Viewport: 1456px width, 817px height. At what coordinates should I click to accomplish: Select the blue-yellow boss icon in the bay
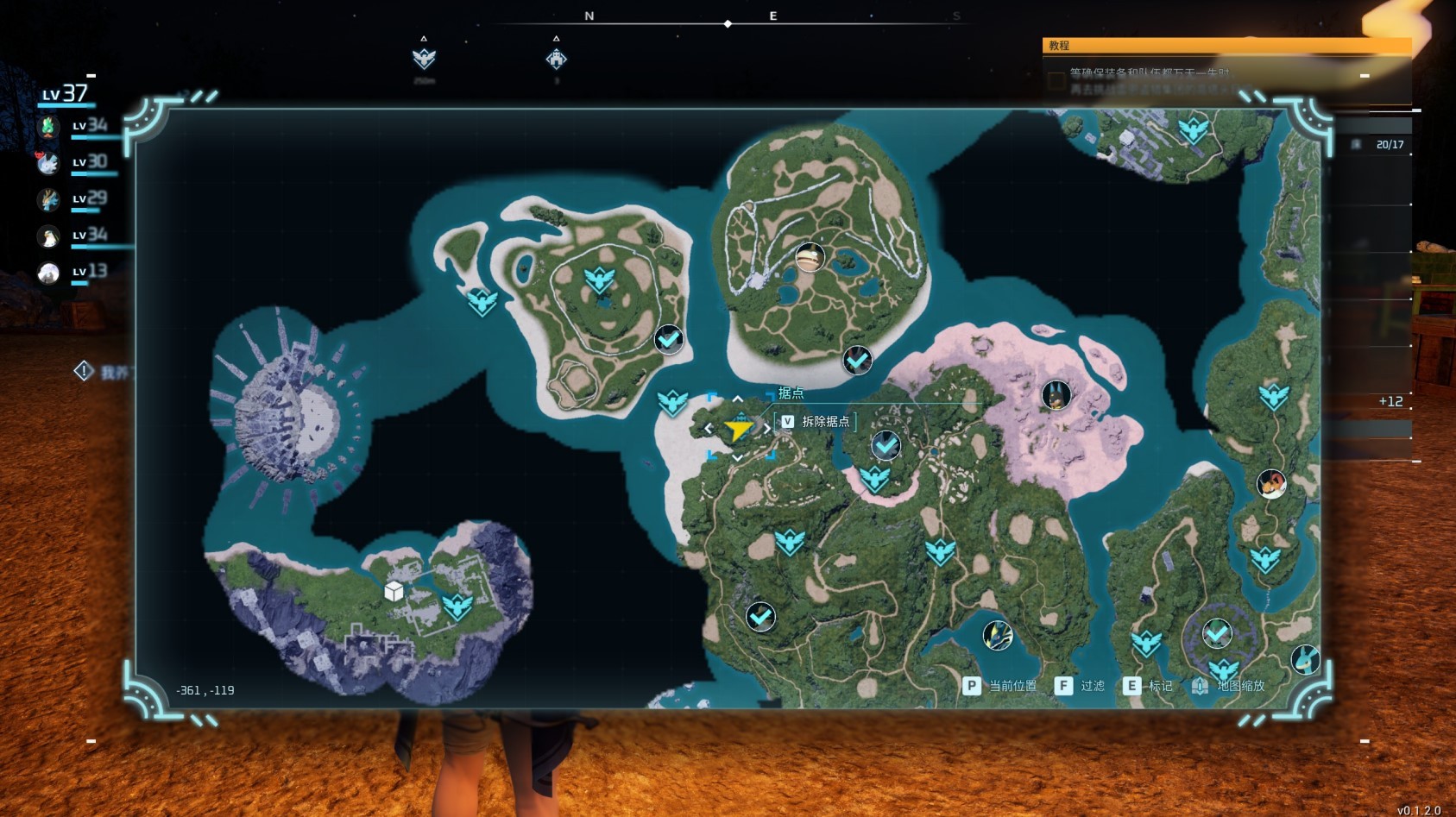coord(998,637)
